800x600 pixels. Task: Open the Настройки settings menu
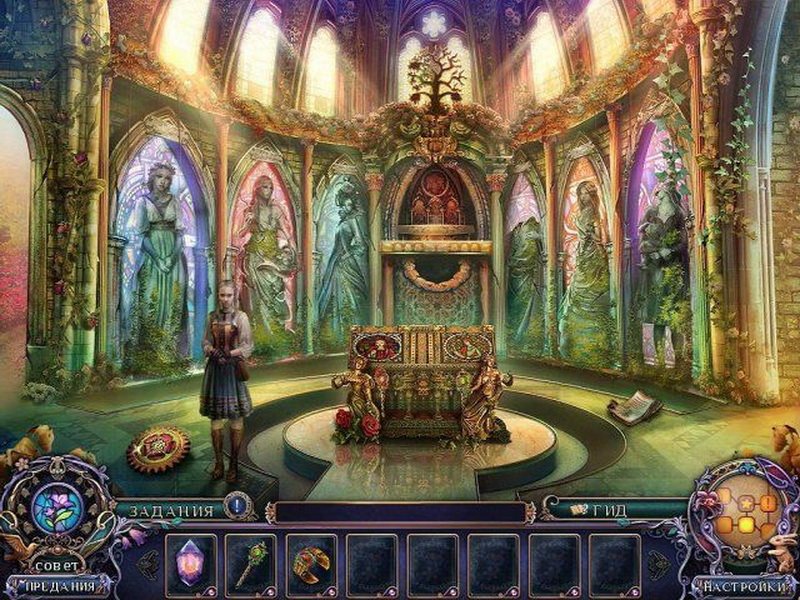click(x=743, y=586)
